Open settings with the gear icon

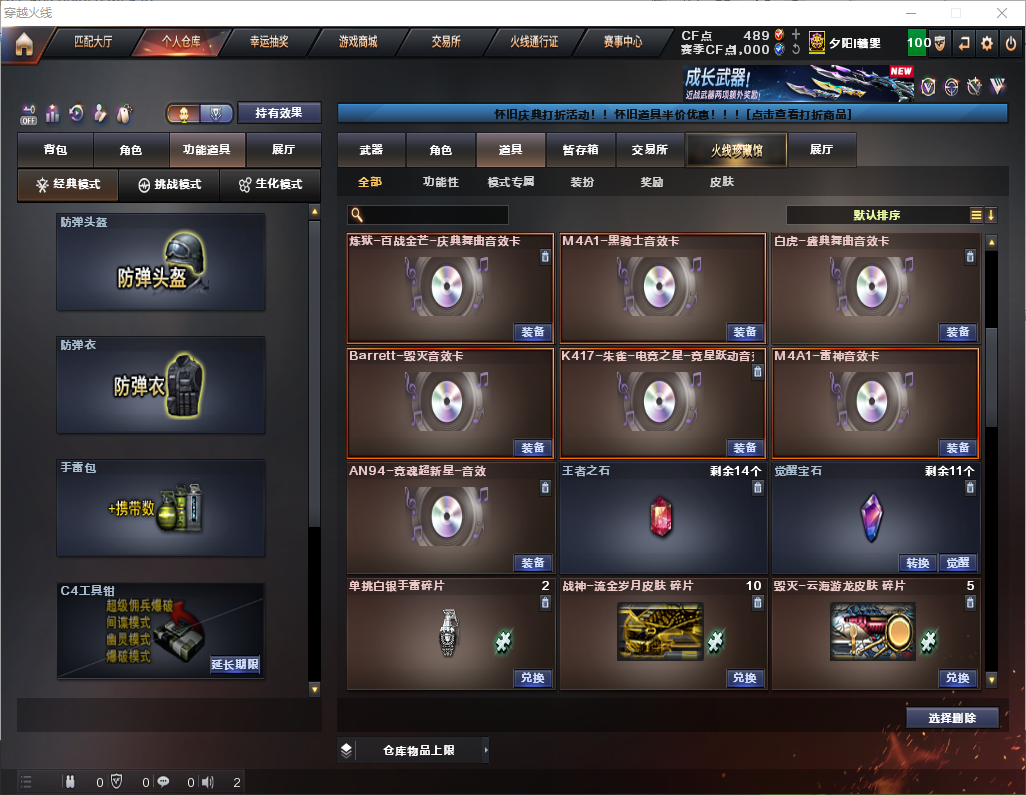tap(987, 43)
